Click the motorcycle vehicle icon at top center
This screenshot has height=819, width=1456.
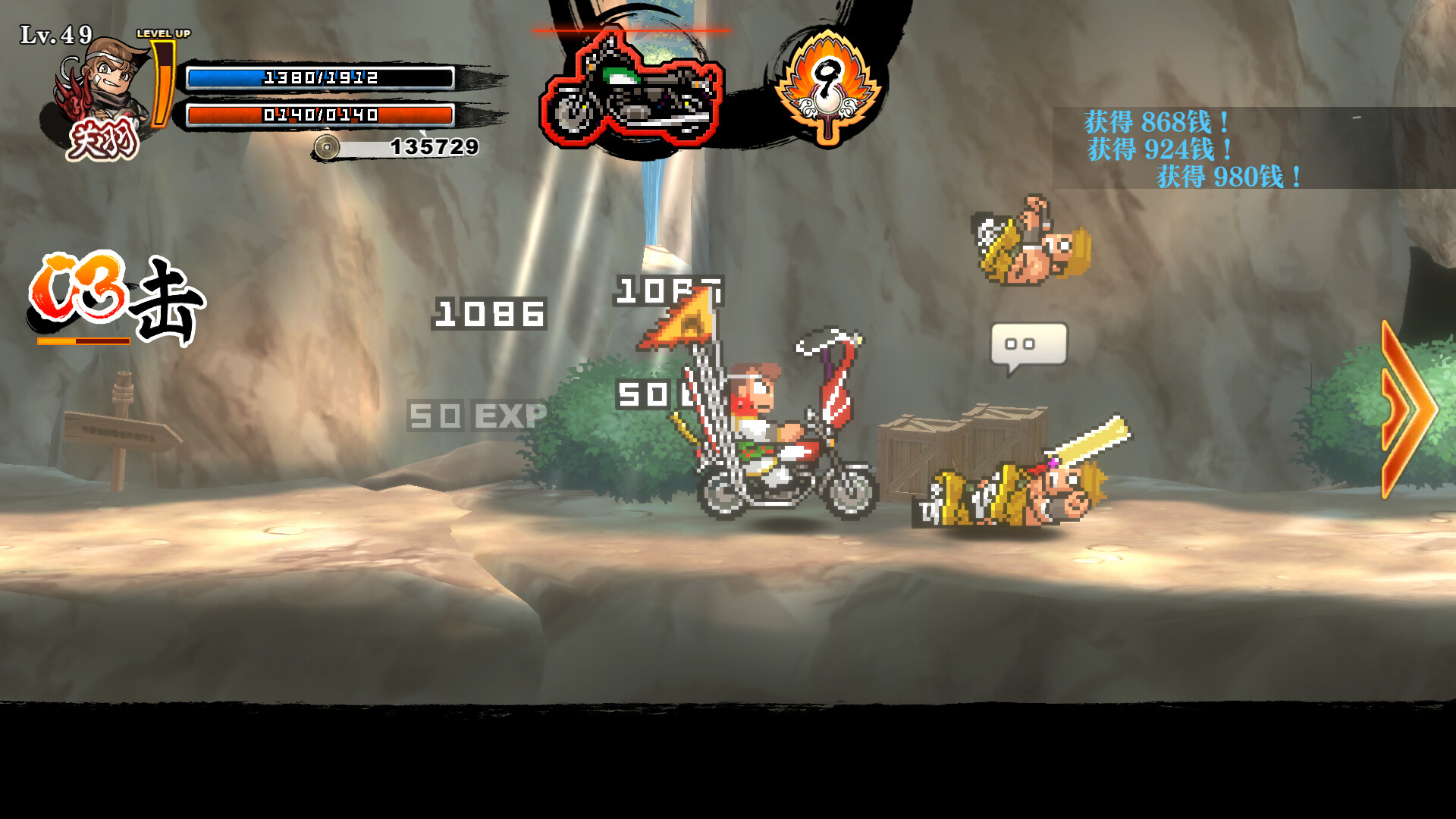point(635,87)
